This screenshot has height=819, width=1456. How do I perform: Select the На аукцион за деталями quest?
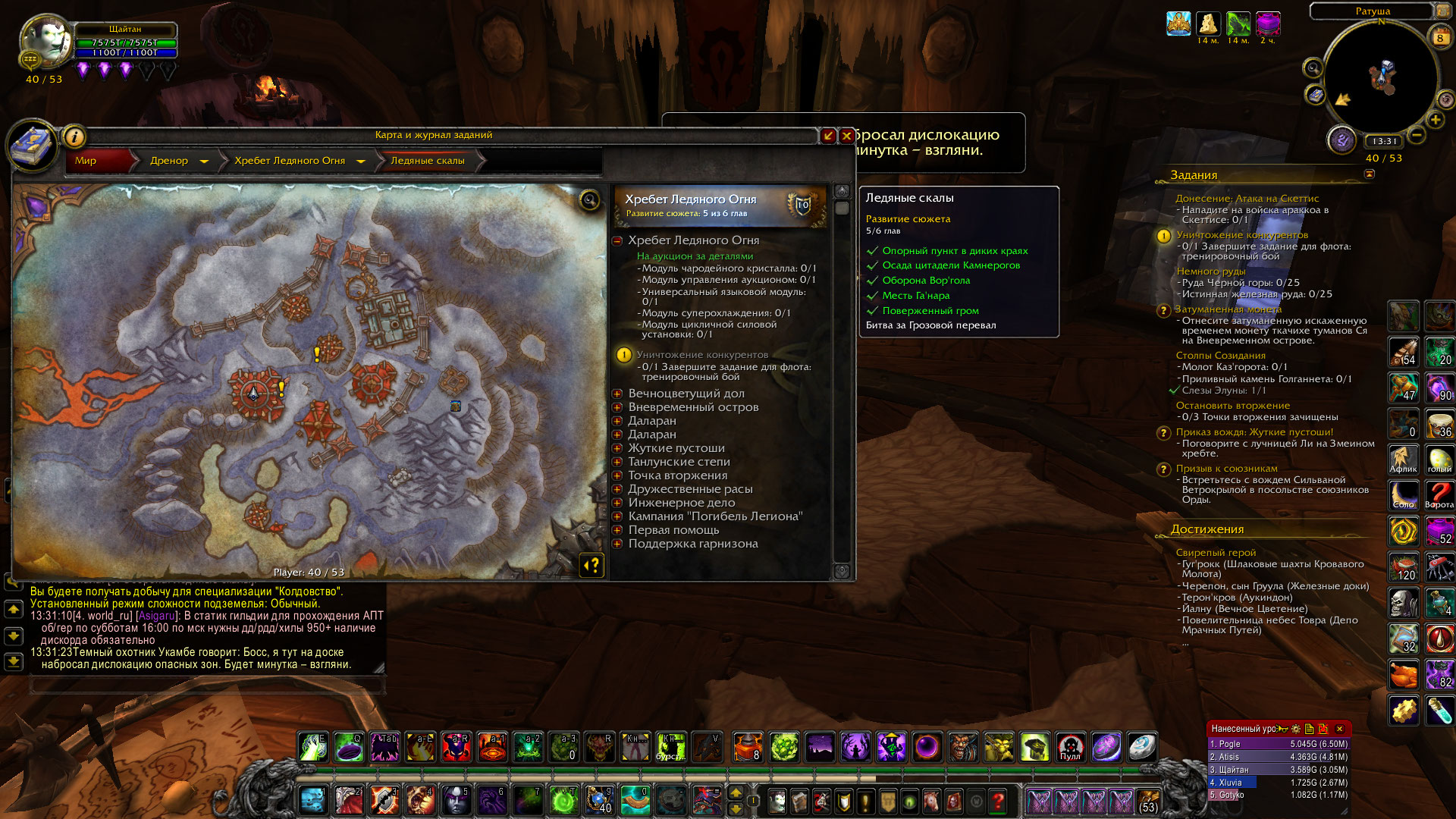click(x=695, y=256)
